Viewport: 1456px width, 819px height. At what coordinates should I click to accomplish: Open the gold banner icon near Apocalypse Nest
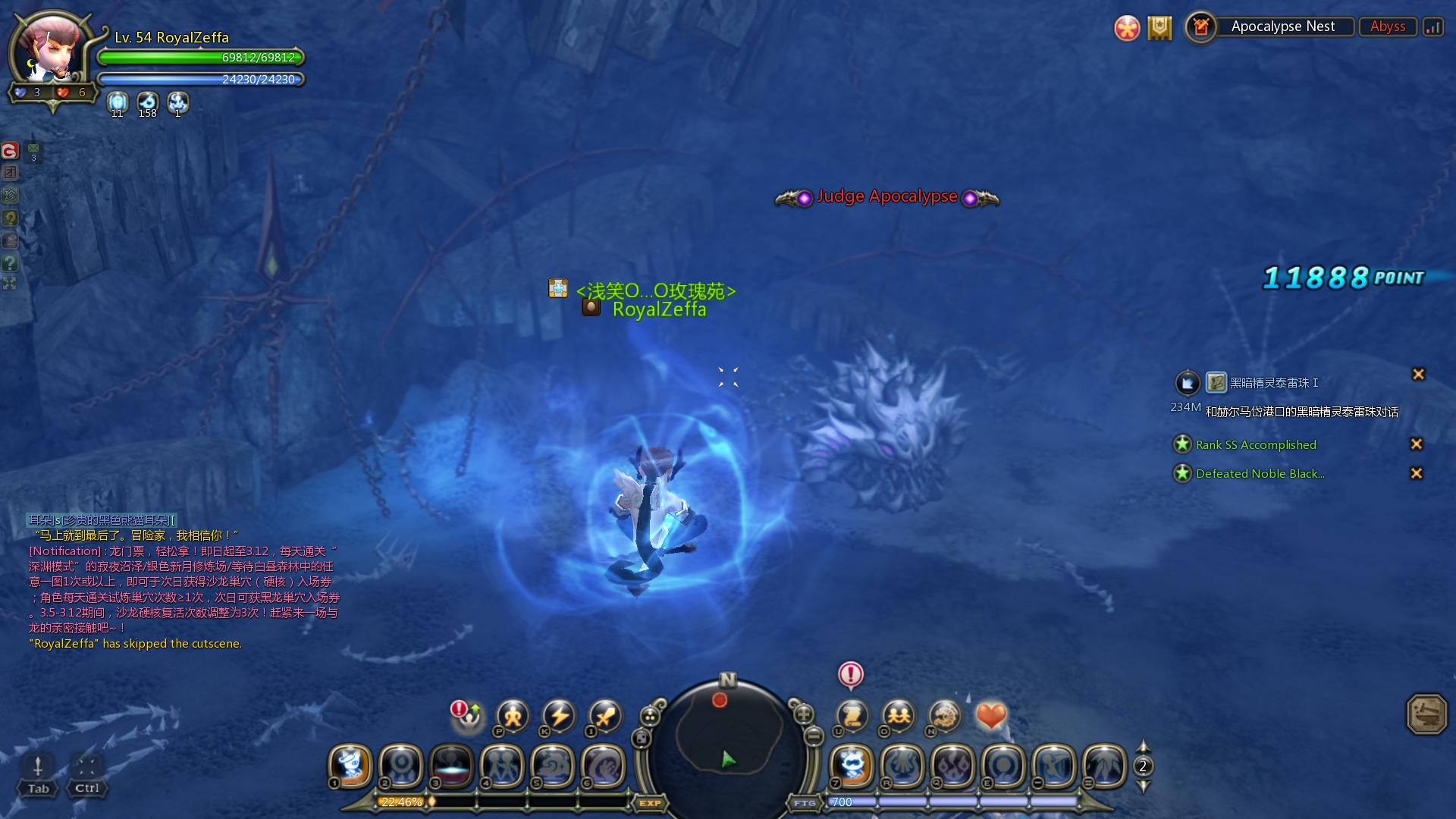click(1159, 28)
